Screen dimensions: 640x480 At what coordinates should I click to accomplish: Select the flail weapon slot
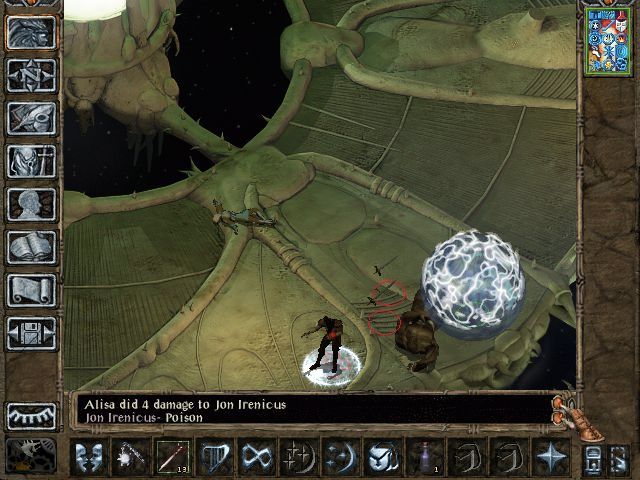tap(130, 457)
